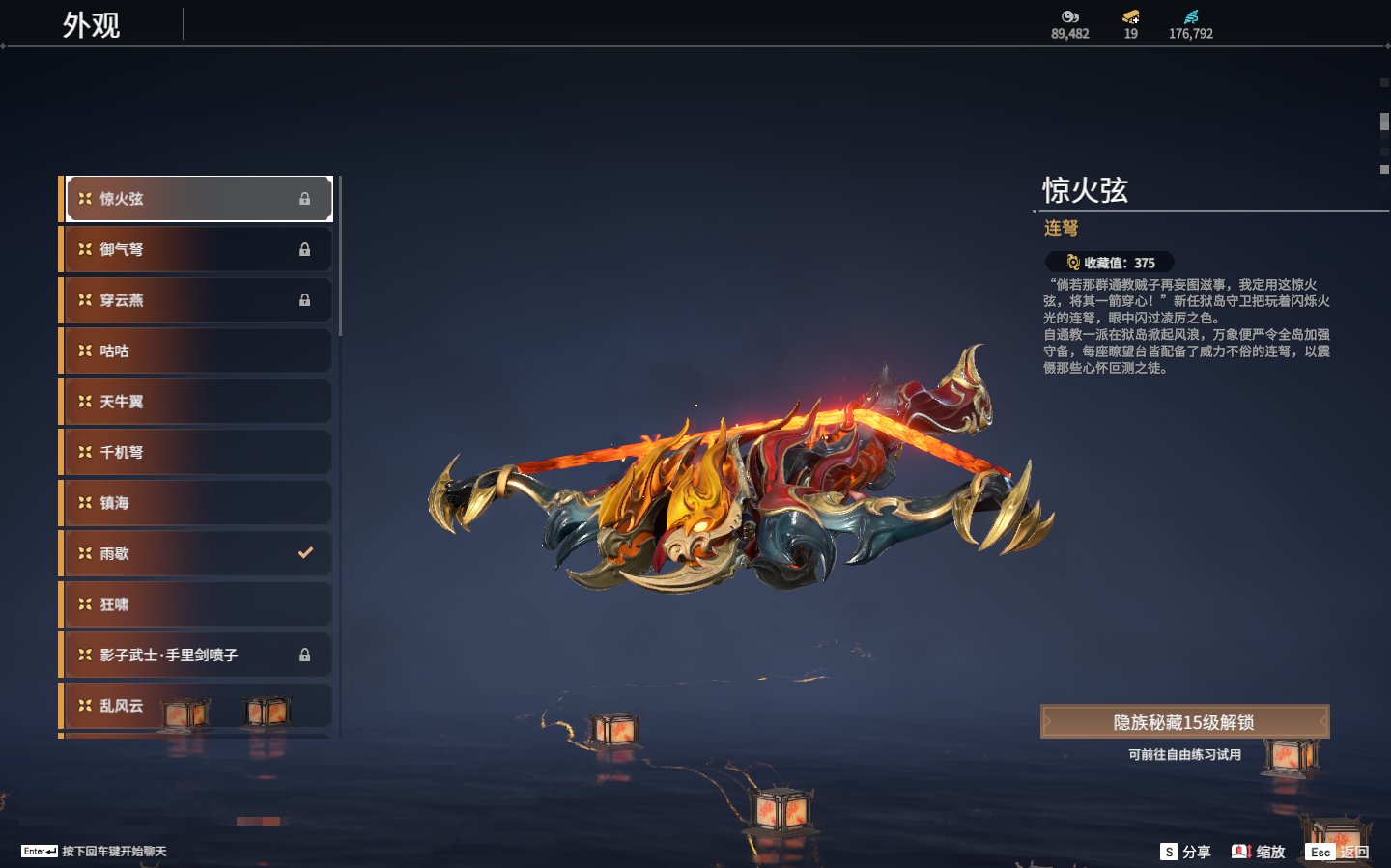1391x868 pixels.
Task: Select the 天牛翼 skin entry
Action: (198, 402)
